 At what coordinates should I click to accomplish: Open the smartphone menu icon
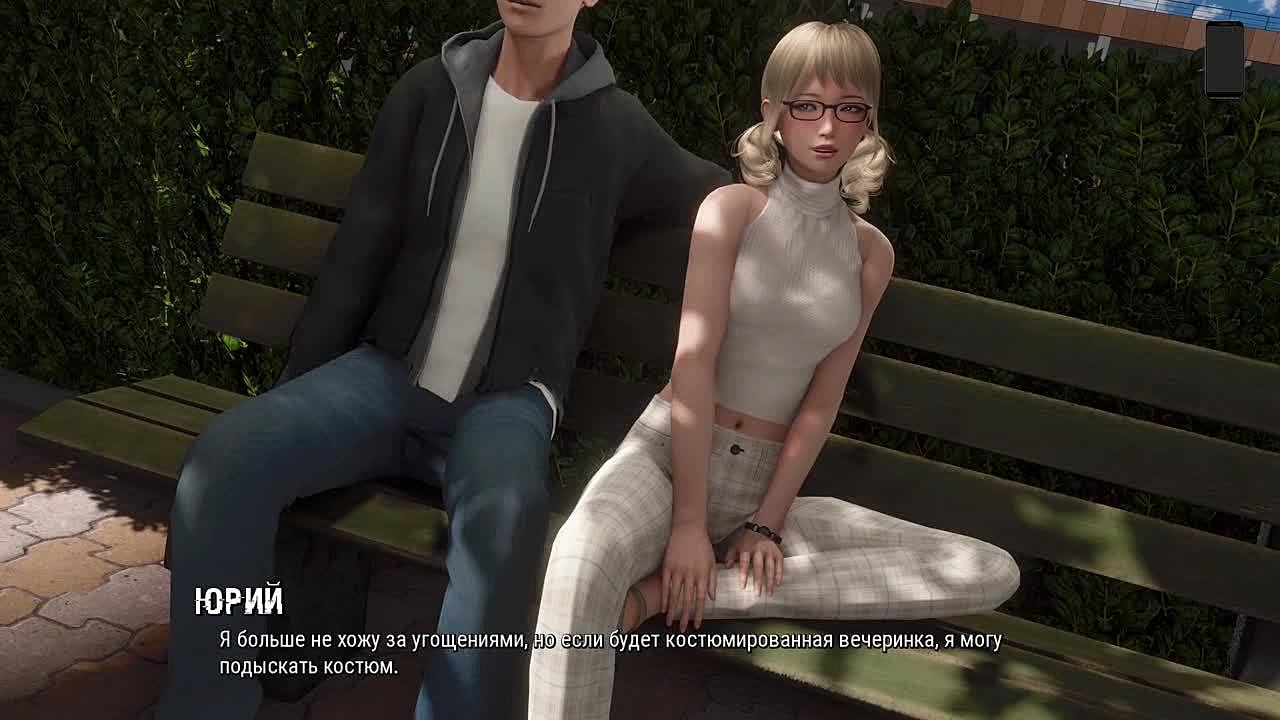[x=1224, y=59]
